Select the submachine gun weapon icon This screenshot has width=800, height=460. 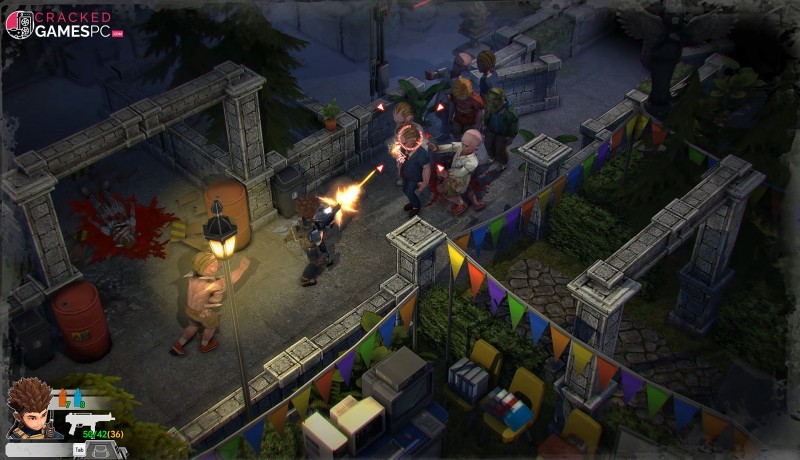(90, 421)
